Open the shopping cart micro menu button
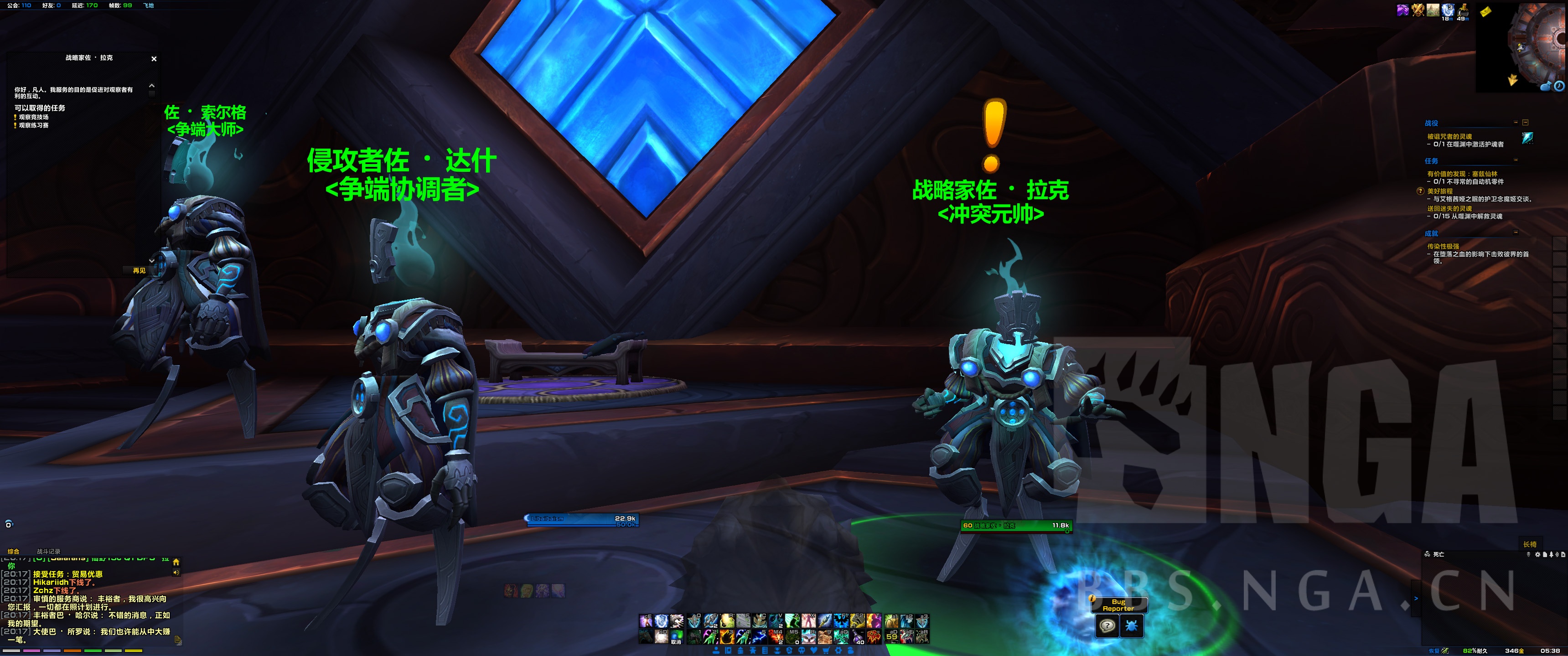The image size is (1568, 656). click(827, 651)
